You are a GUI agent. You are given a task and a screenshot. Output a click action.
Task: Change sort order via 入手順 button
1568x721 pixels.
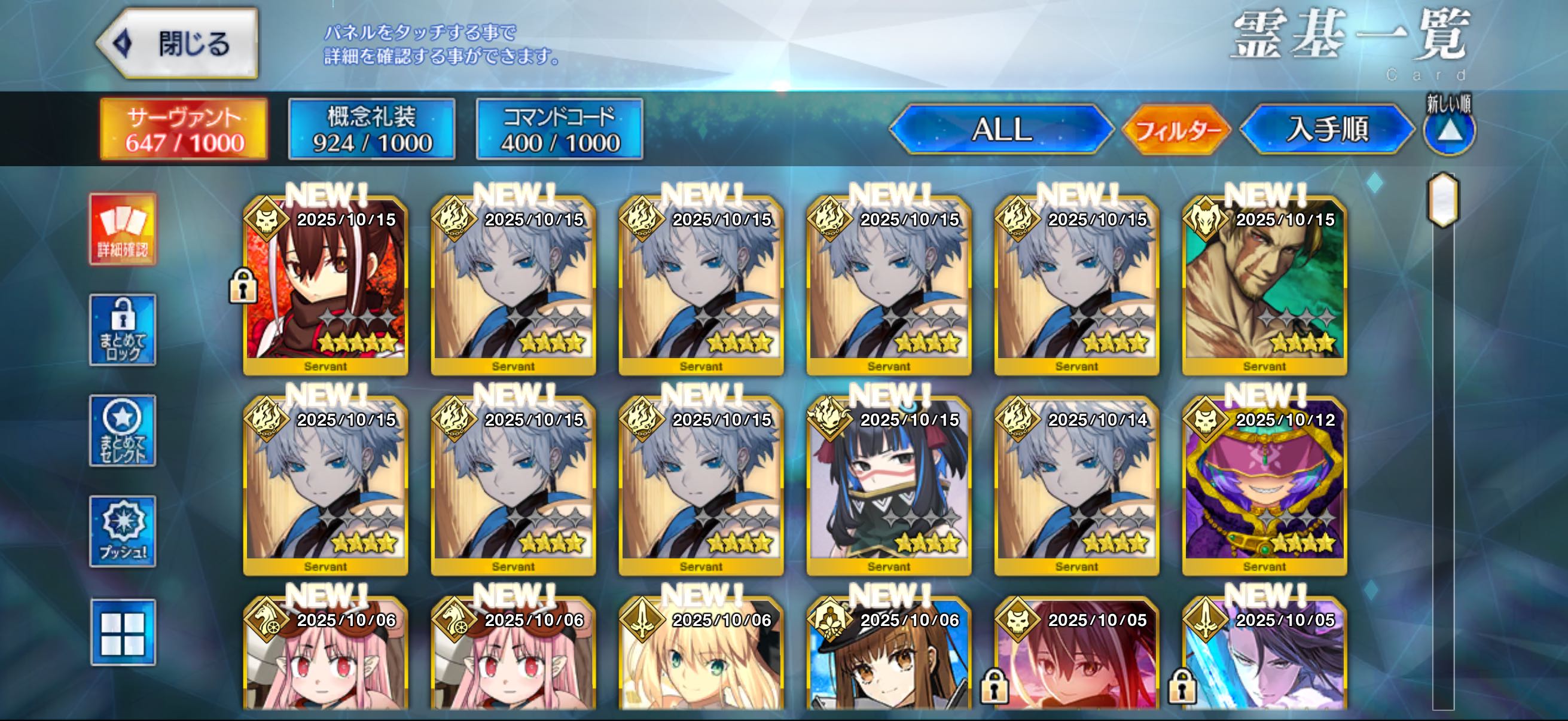[x=1327, y=130]
